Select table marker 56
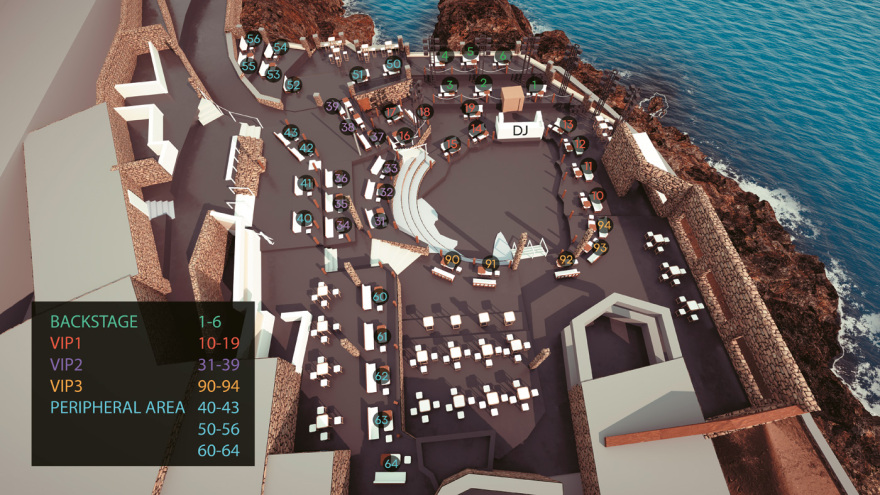 pos(254,39)
